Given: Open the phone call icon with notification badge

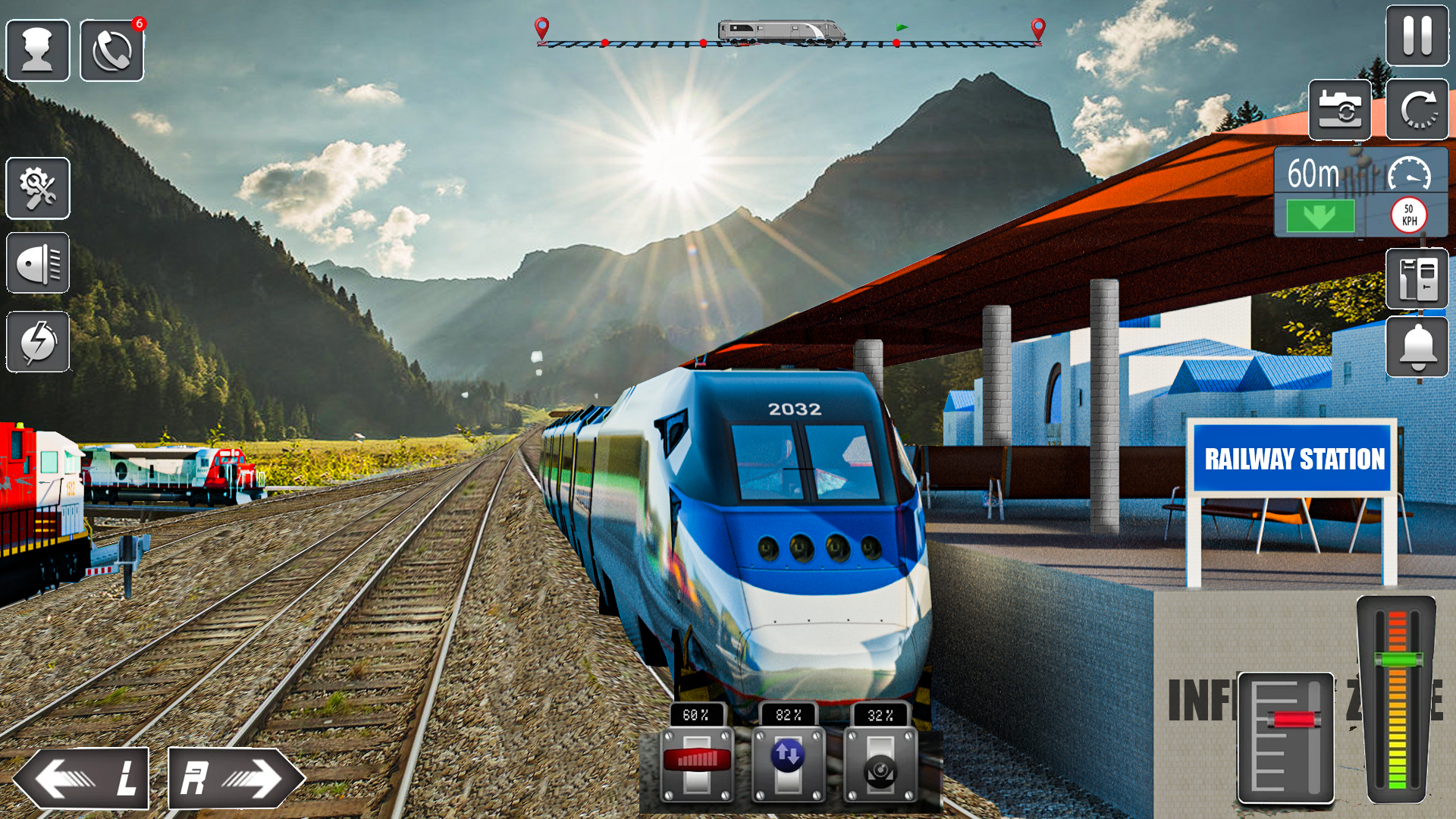Looking at the screenshot, I should coord(111,49).
